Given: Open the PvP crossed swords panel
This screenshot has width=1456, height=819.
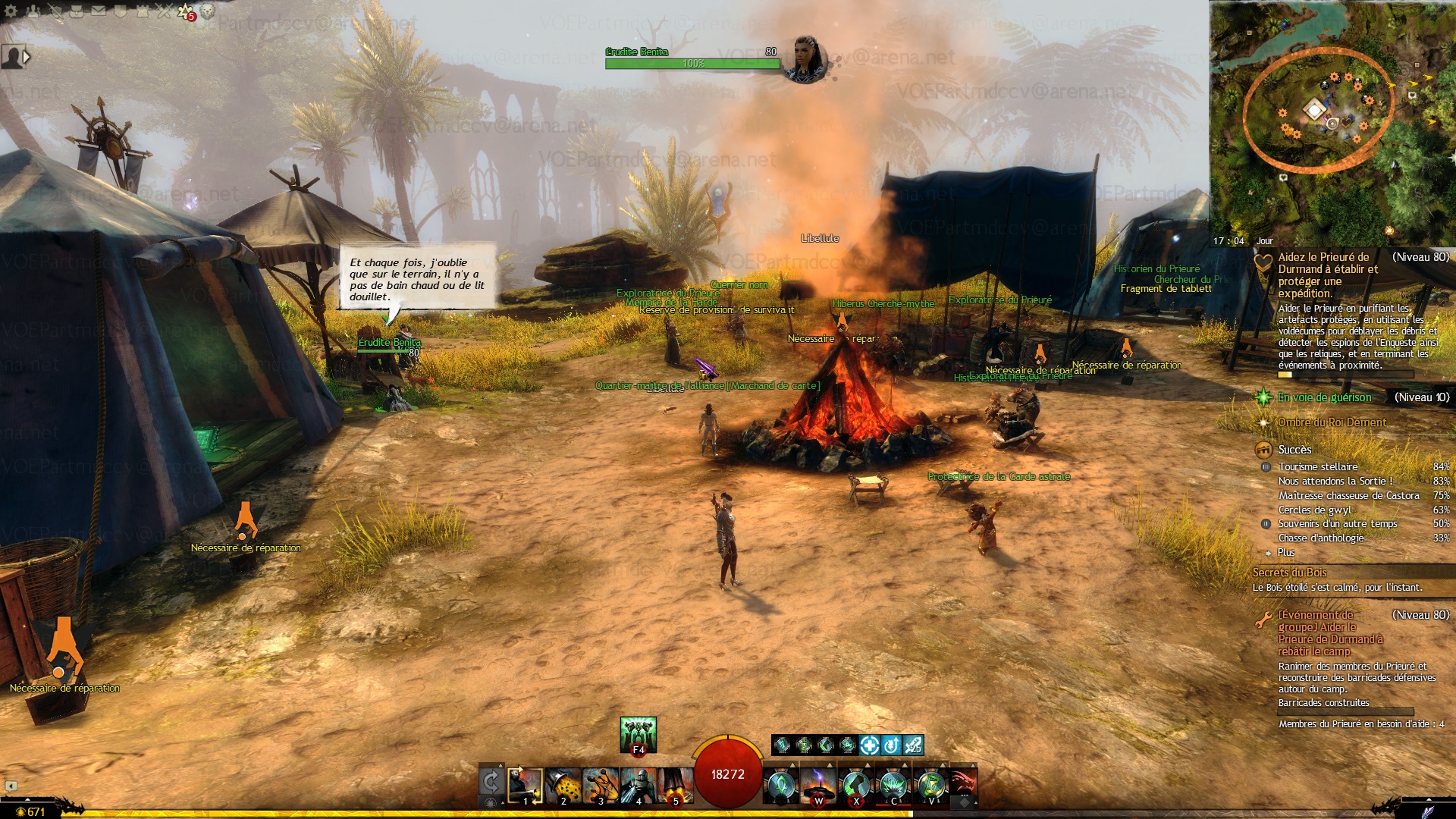Looking at the screenshot, I should [164, 11].
